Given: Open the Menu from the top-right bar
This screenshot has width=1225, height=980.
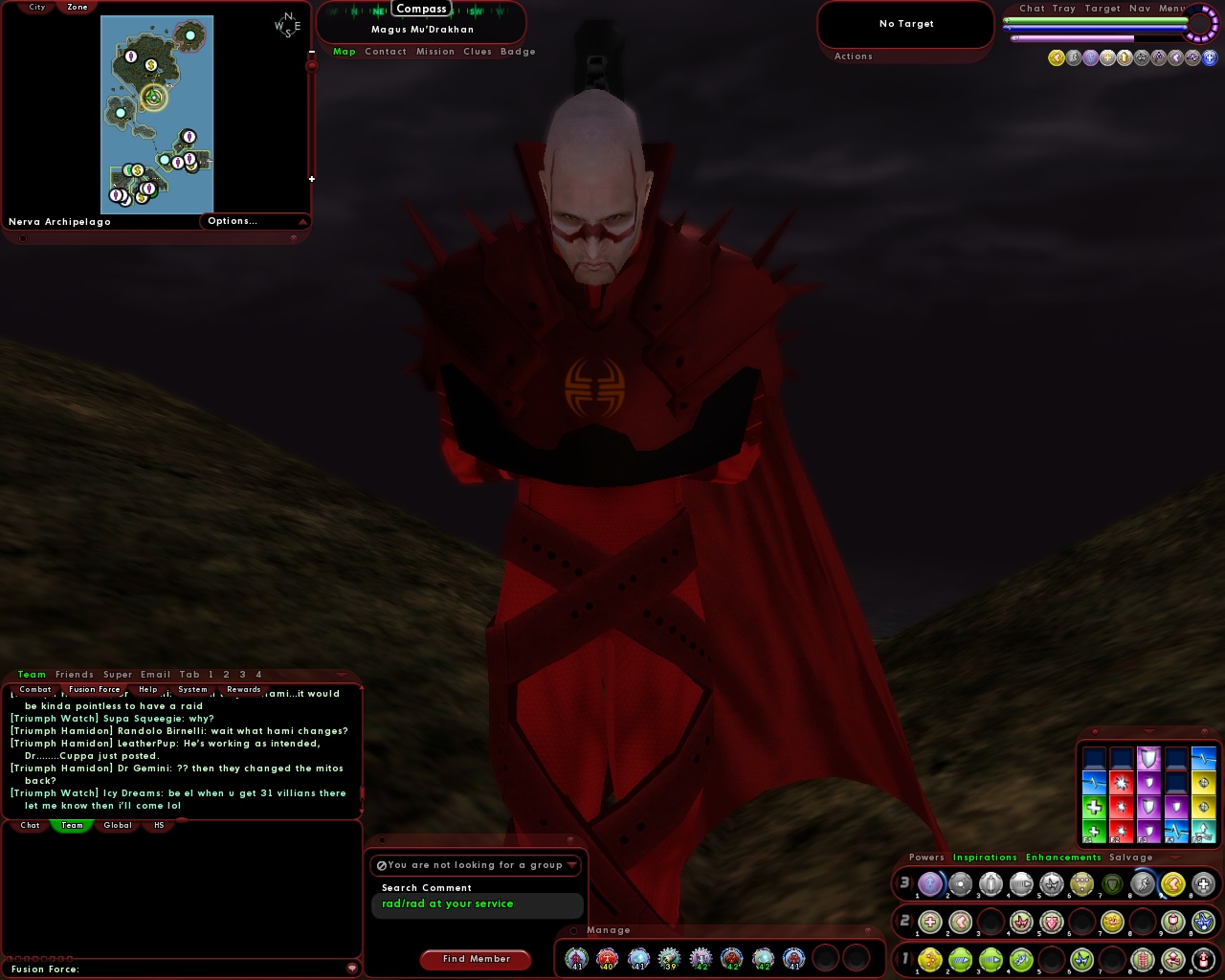Looking at the screenshot, I should (1171, 8).
